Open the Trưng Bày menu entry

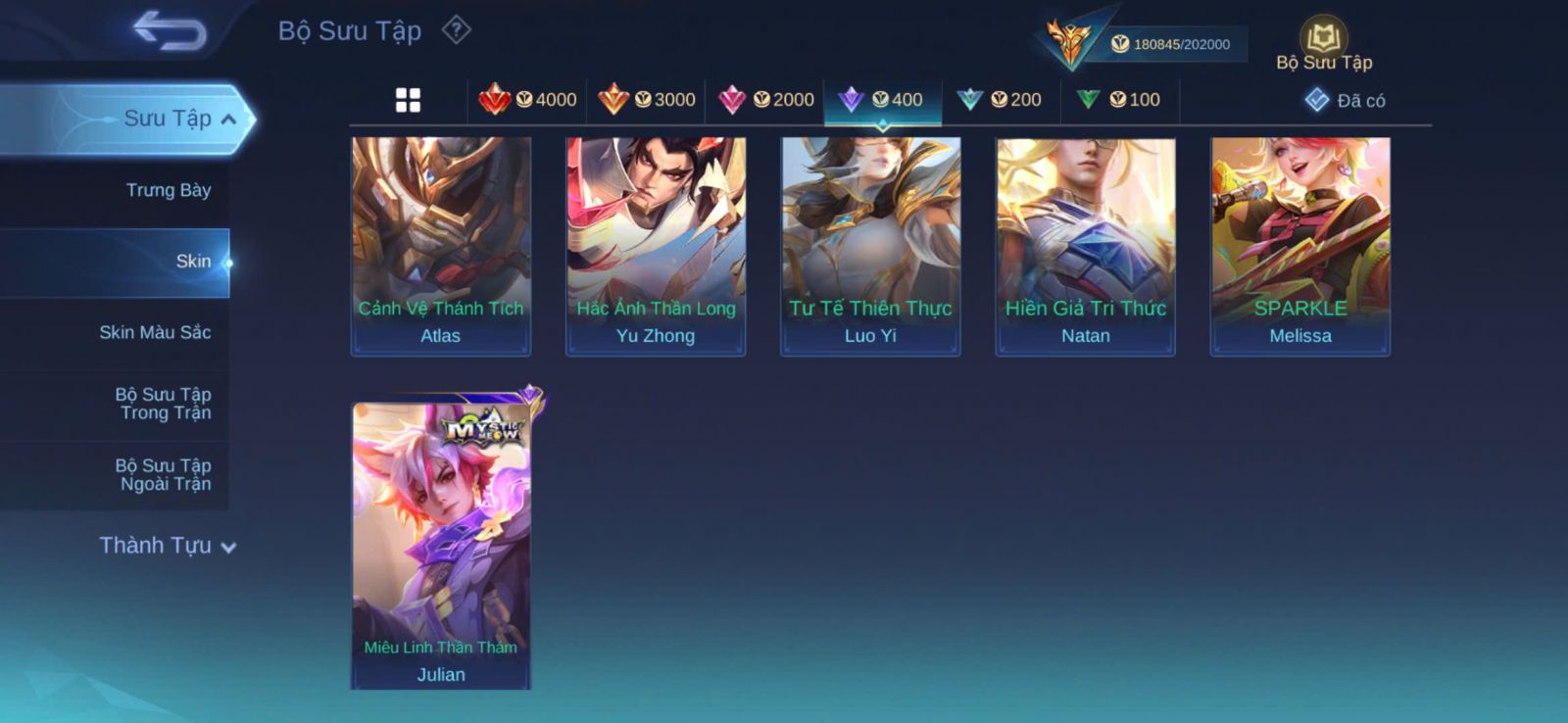pyautogui.click(x=168, y=190)
